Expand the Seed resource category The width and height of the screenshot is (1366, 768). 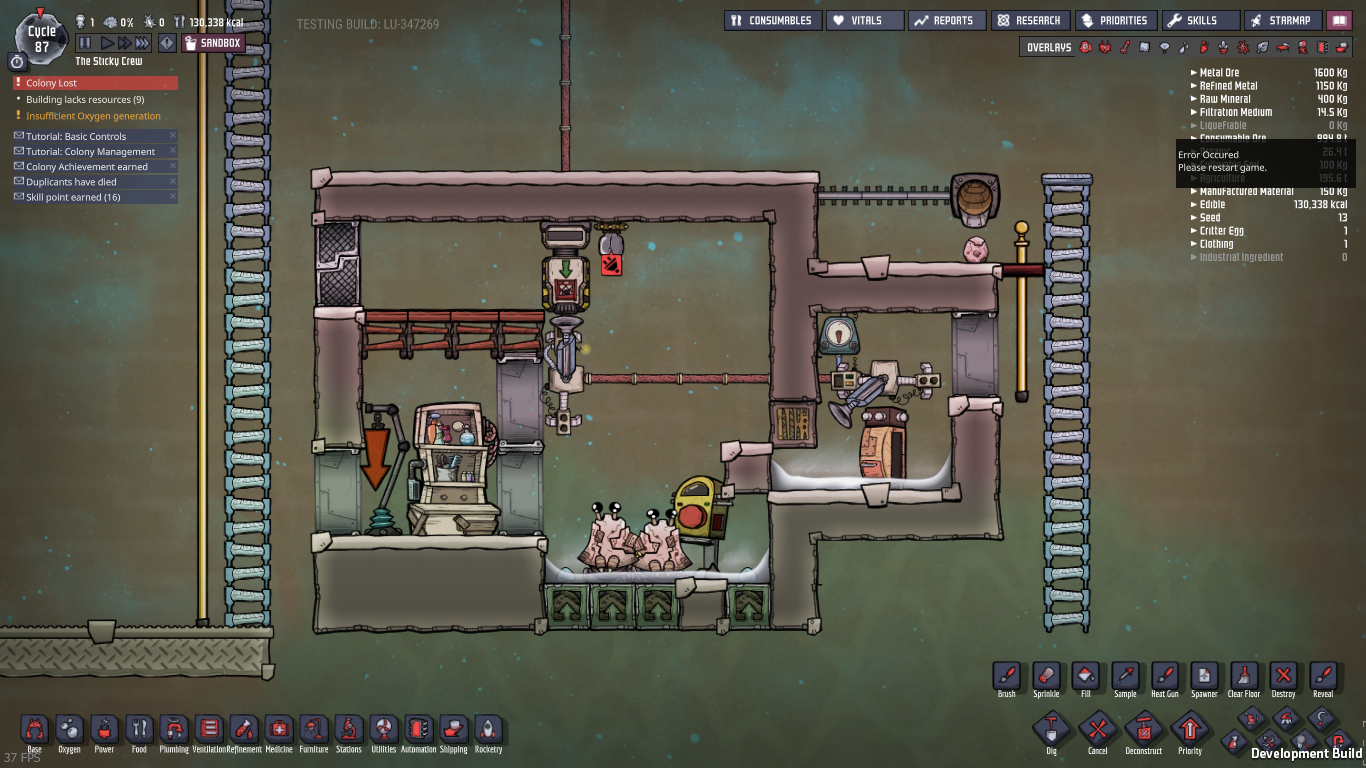pyautogui.click(x=1192, y=217)
